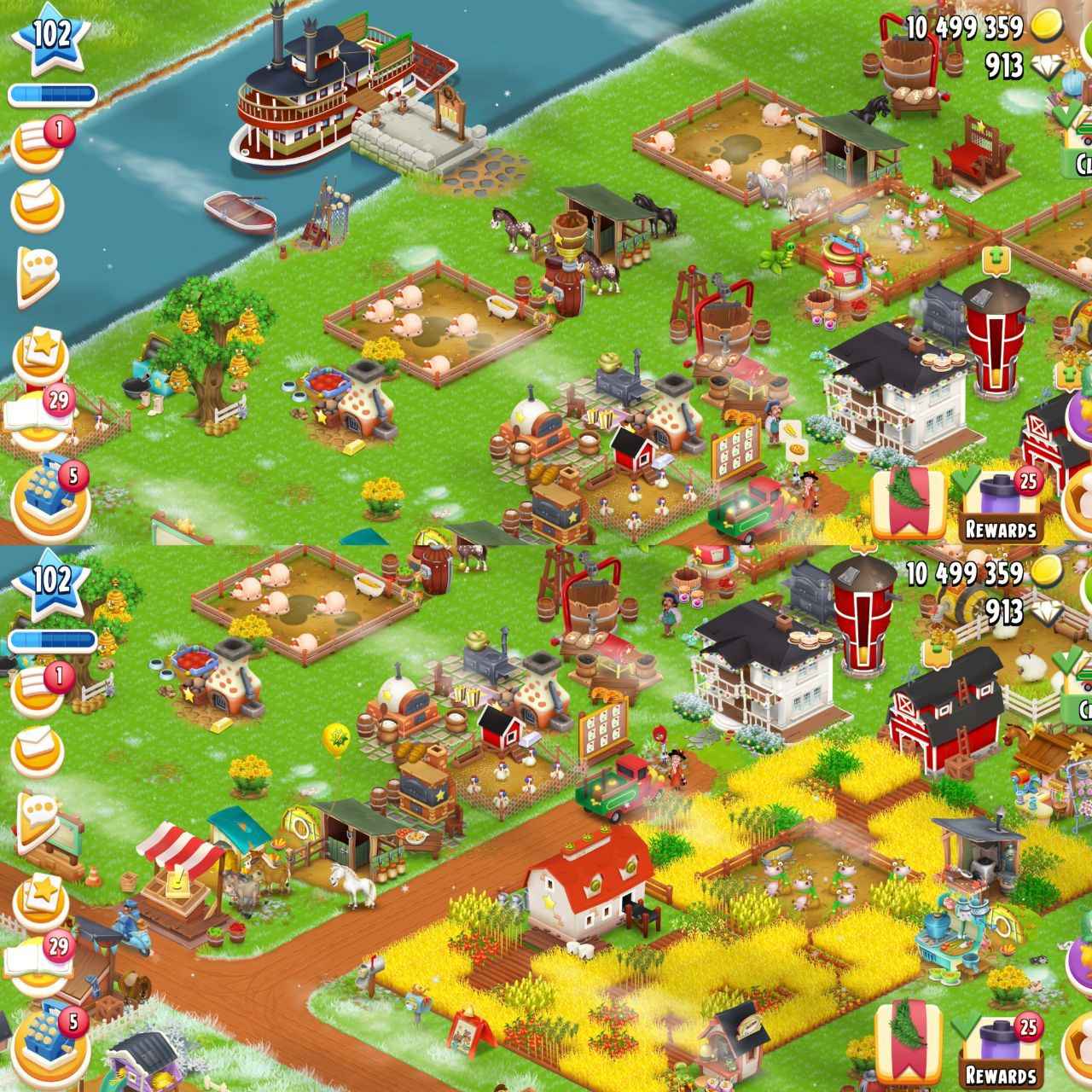Open the mail envelope icon
Screen dimensions: 1092x1092
pyautogui.click(x=36, y=205)
